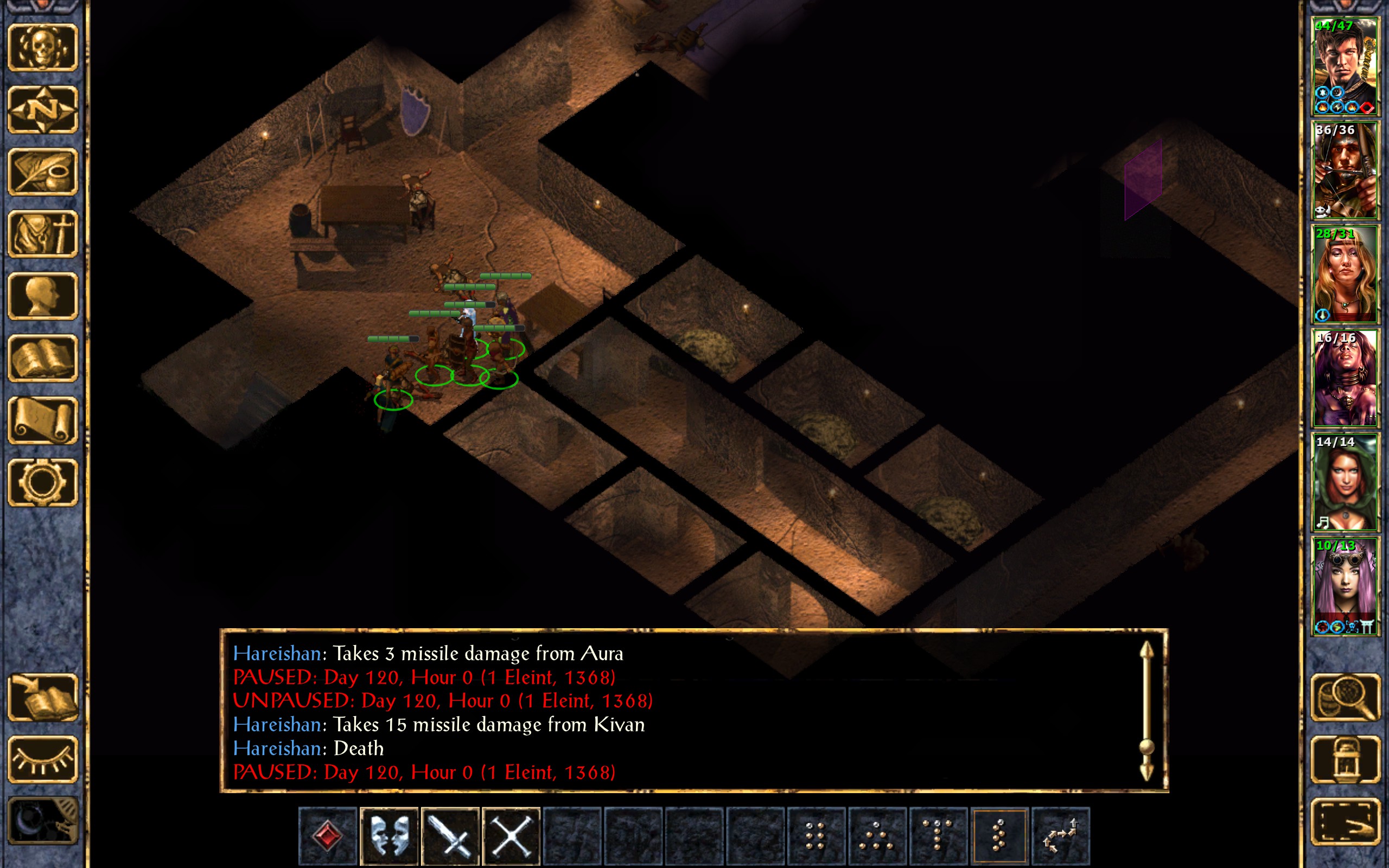Screen dimensions: 1389x868
Task: Select the archer portrait showing 36/36
Action: coord(1344,170)
